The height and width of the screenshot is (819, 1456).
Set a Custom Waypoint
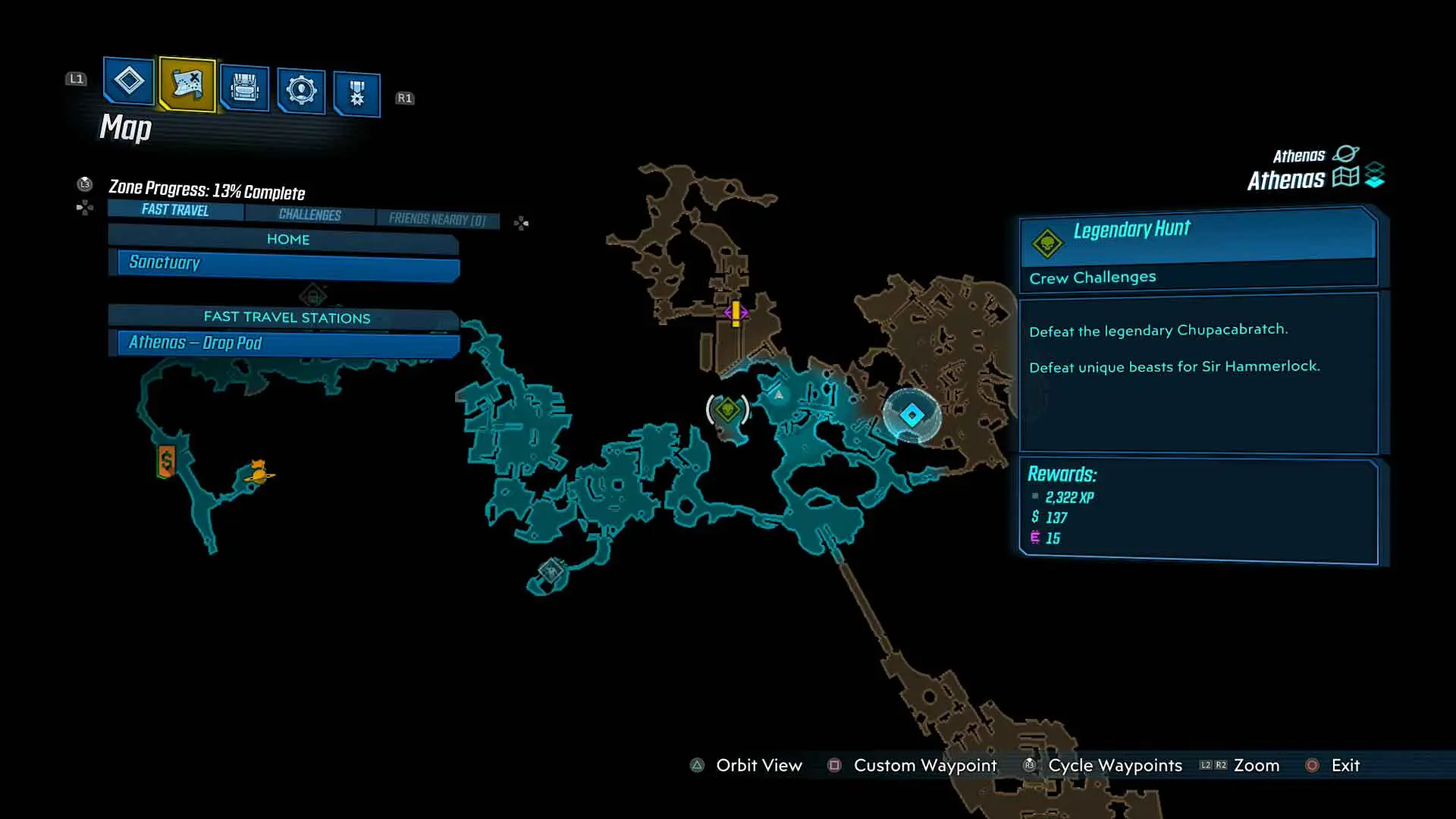pos(924,765)
